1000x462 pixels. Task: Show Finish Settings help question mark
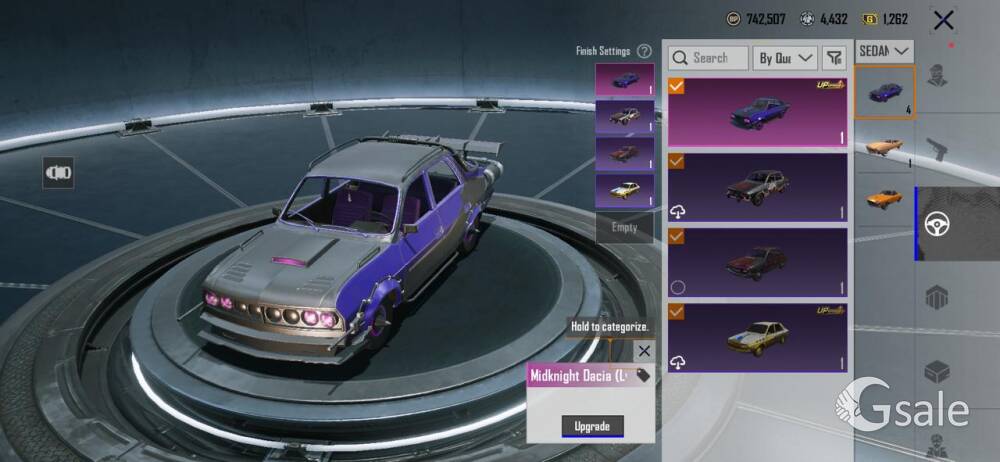pyautogui.click(x=645, y=51)
